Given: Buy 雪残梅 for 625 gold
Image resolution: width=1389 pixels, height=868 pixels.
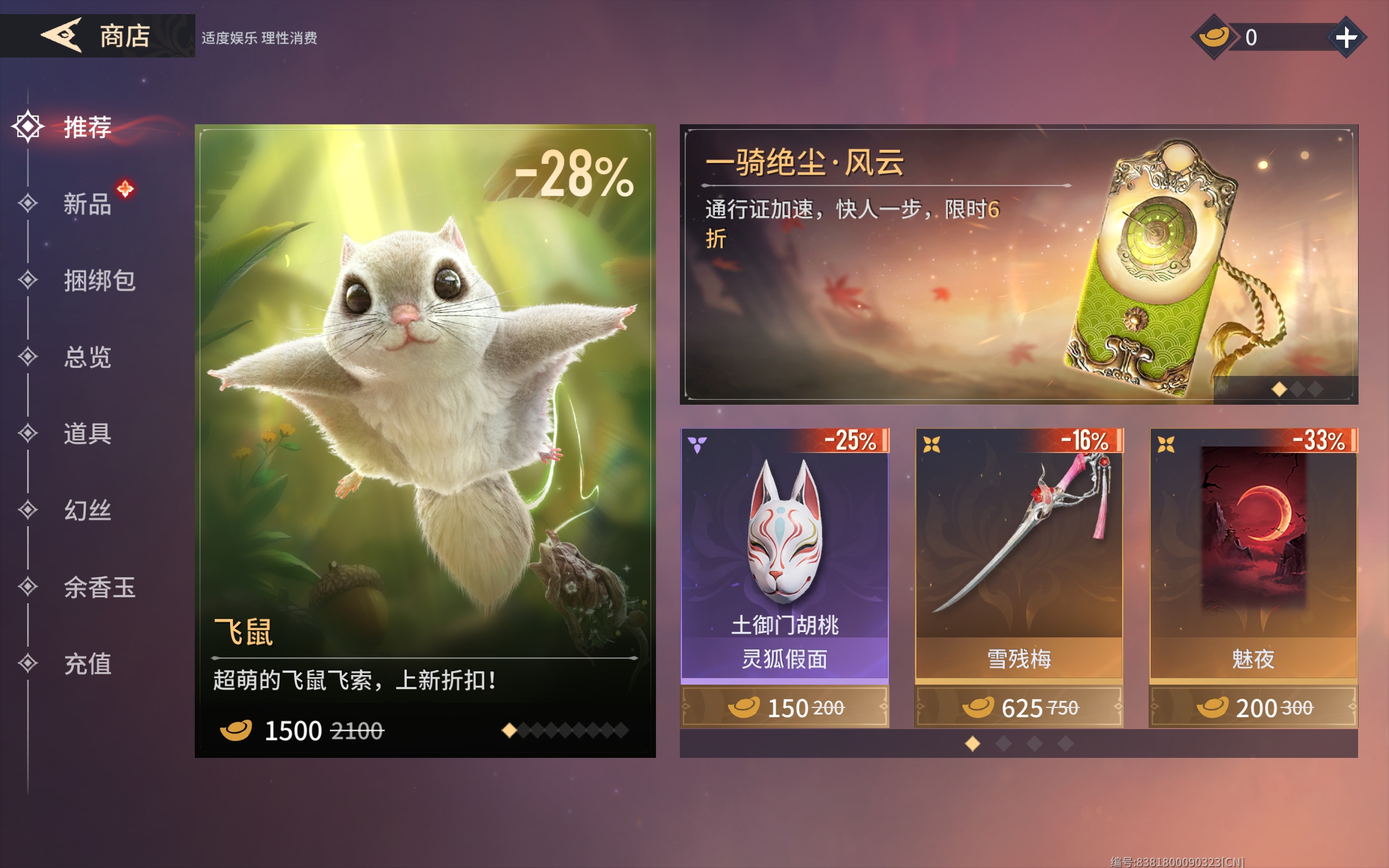Looking at the screenshot, I should 1018,707.
